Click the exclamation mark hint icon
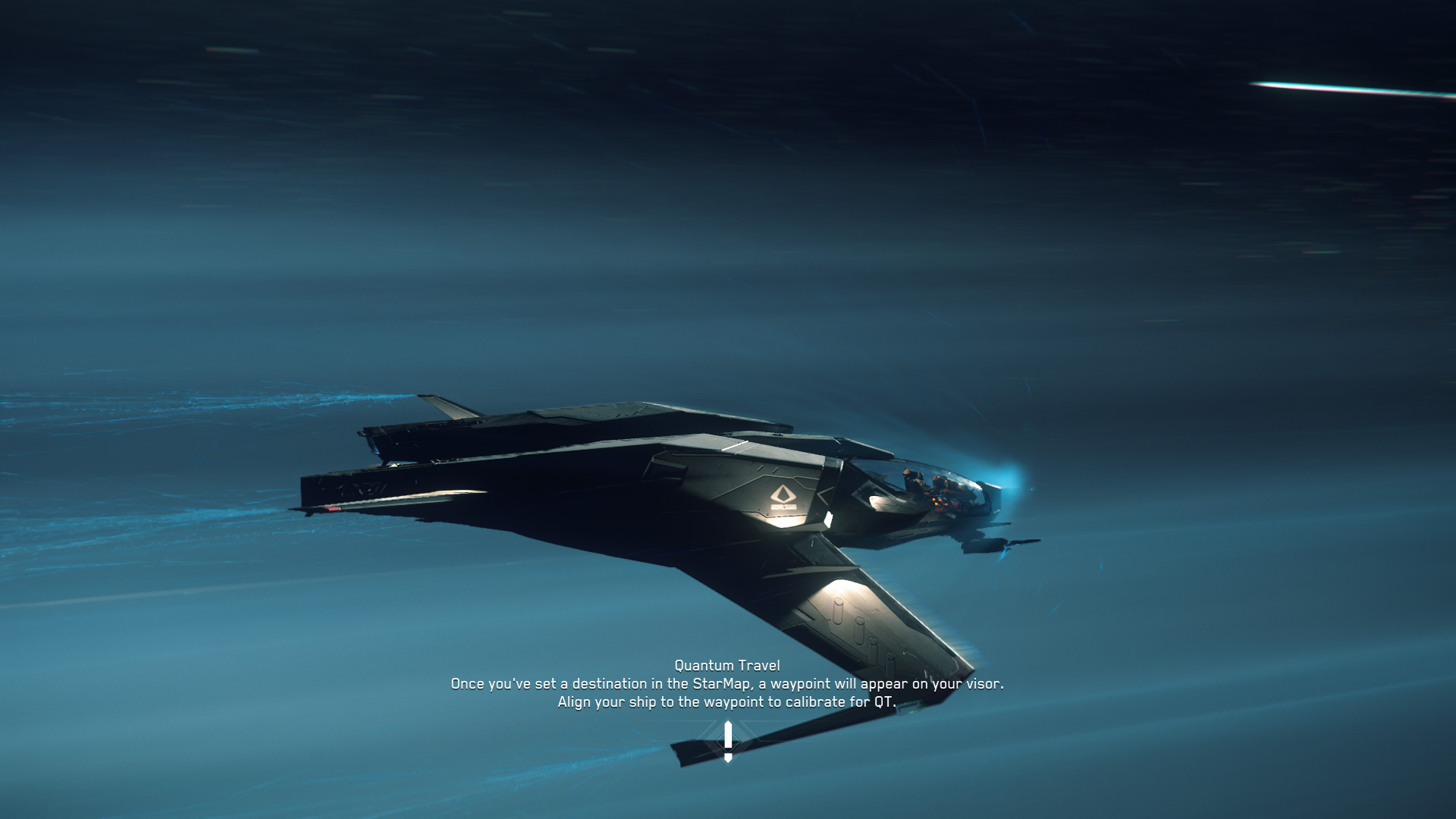 tap(728, 741)
